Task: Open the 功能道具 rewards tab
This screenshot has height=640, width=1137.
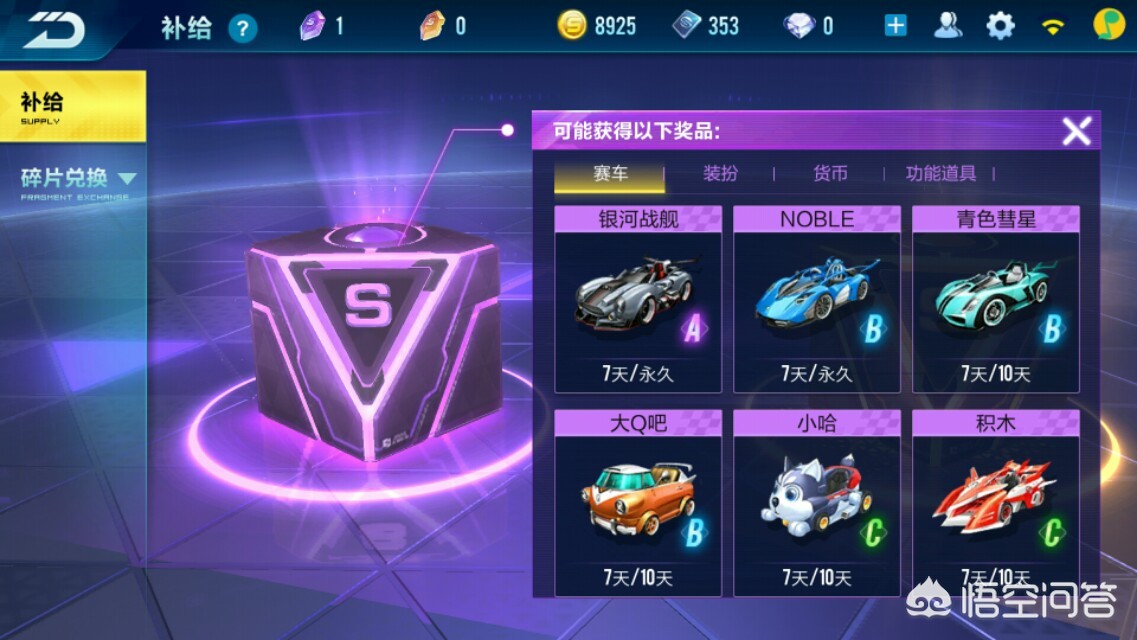Action: (x=940, y=174)
